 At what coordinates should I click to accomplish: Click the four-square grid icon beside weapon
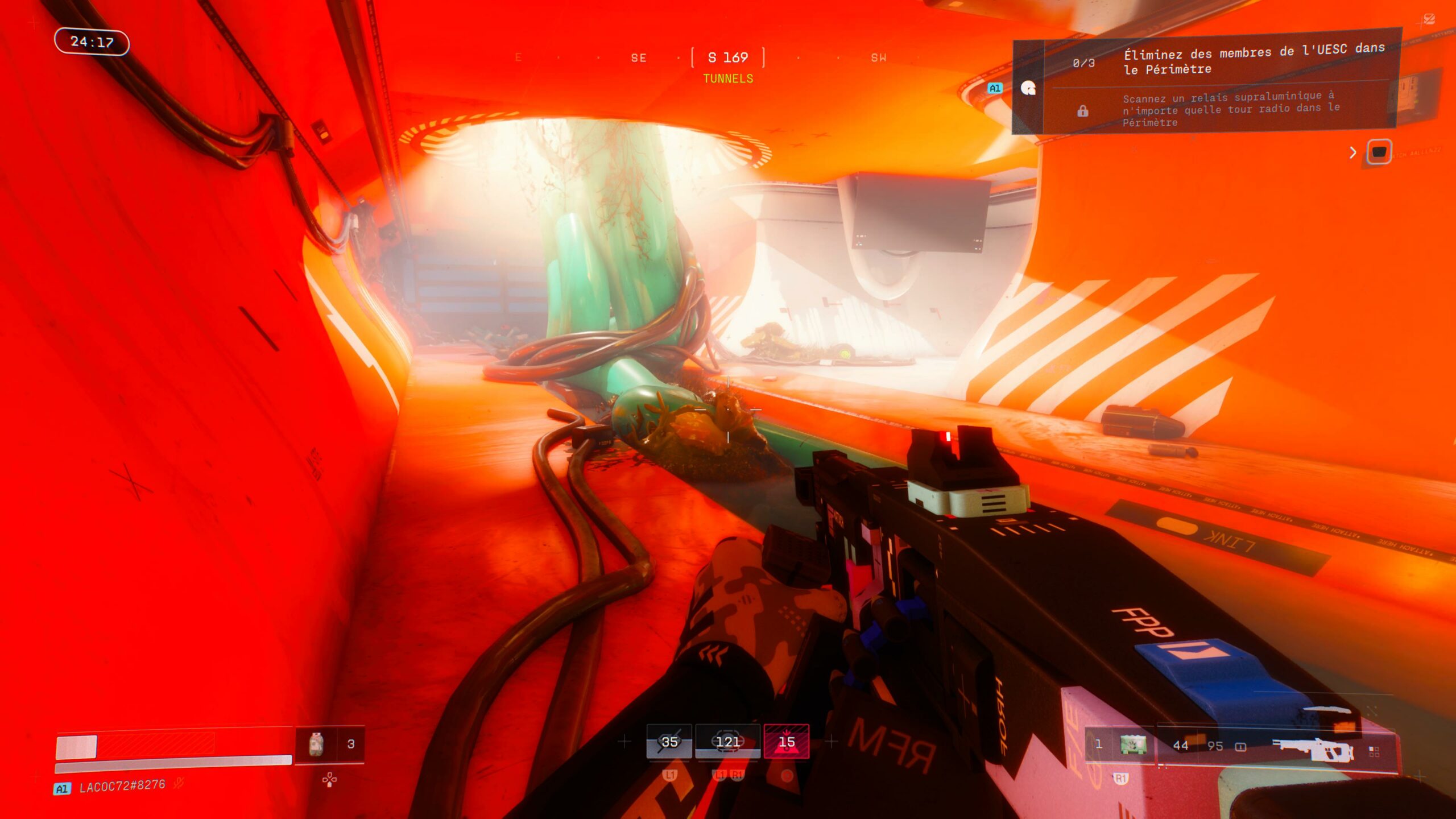[1374, 752]
